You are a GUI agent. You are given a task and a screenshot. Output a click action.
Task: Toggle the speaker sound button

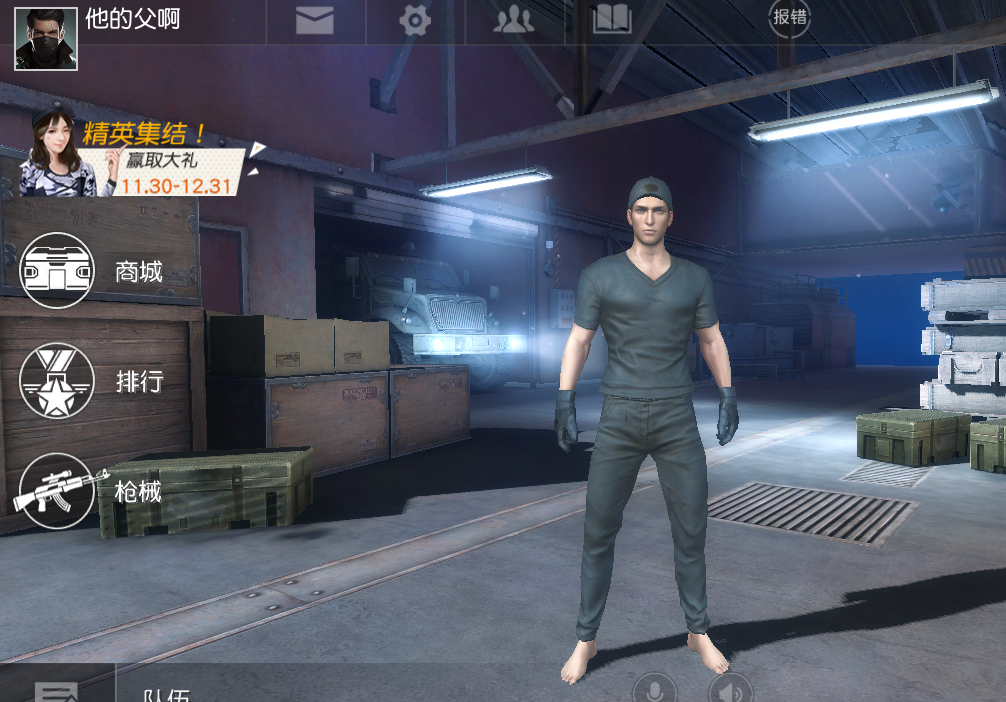click(x=730, y=690)
